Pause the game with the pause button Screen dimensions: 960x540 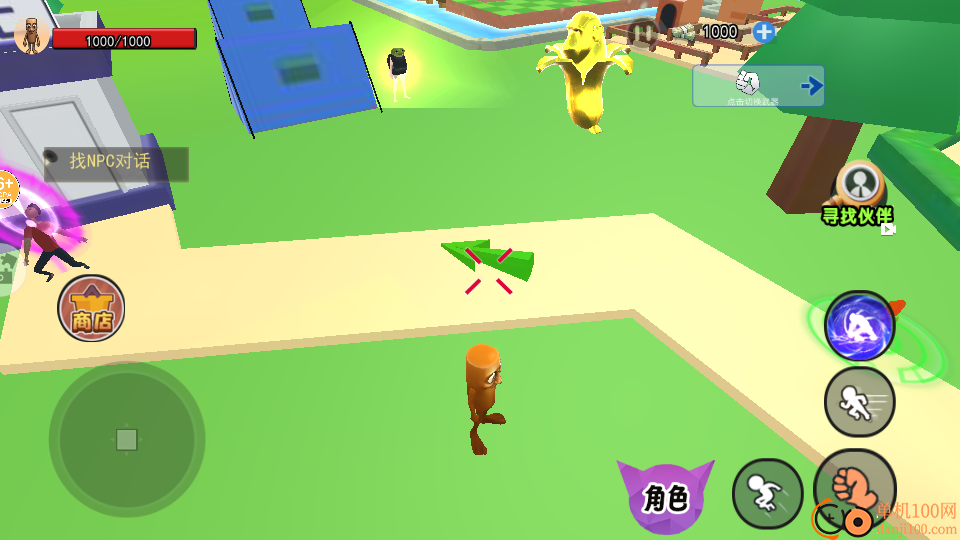643,32
